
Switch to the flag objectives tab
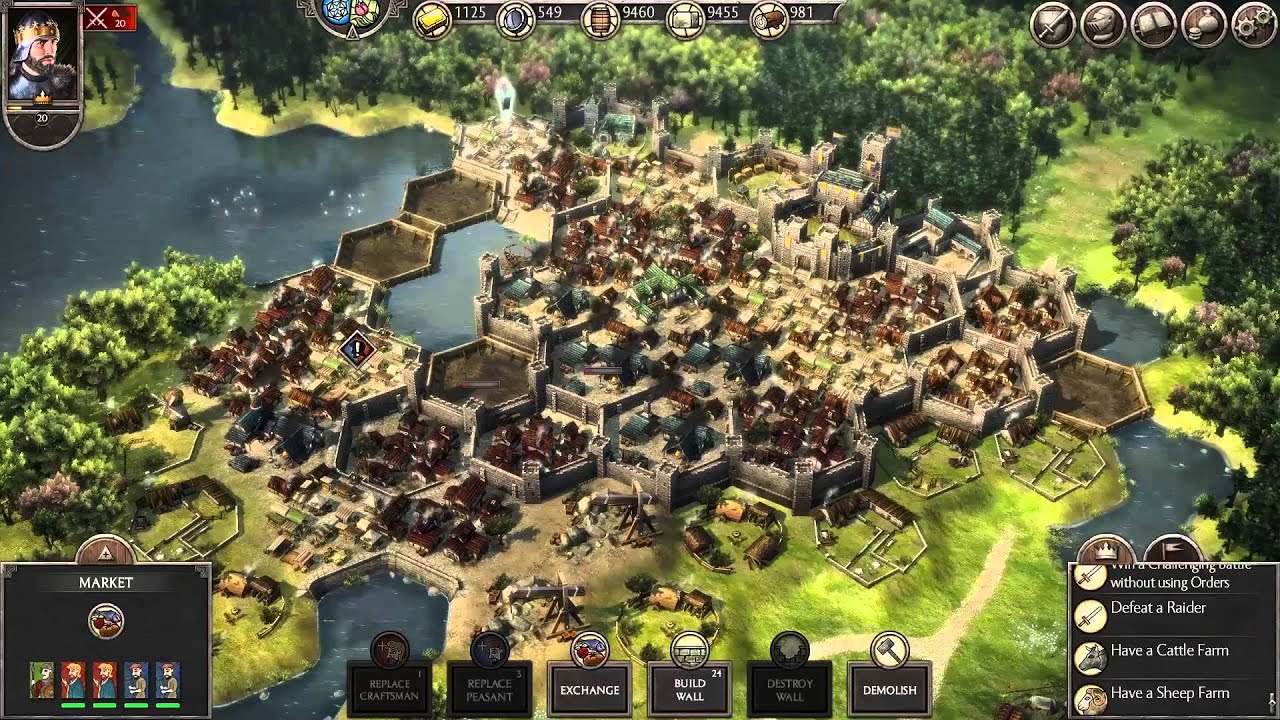(1171, 551)
